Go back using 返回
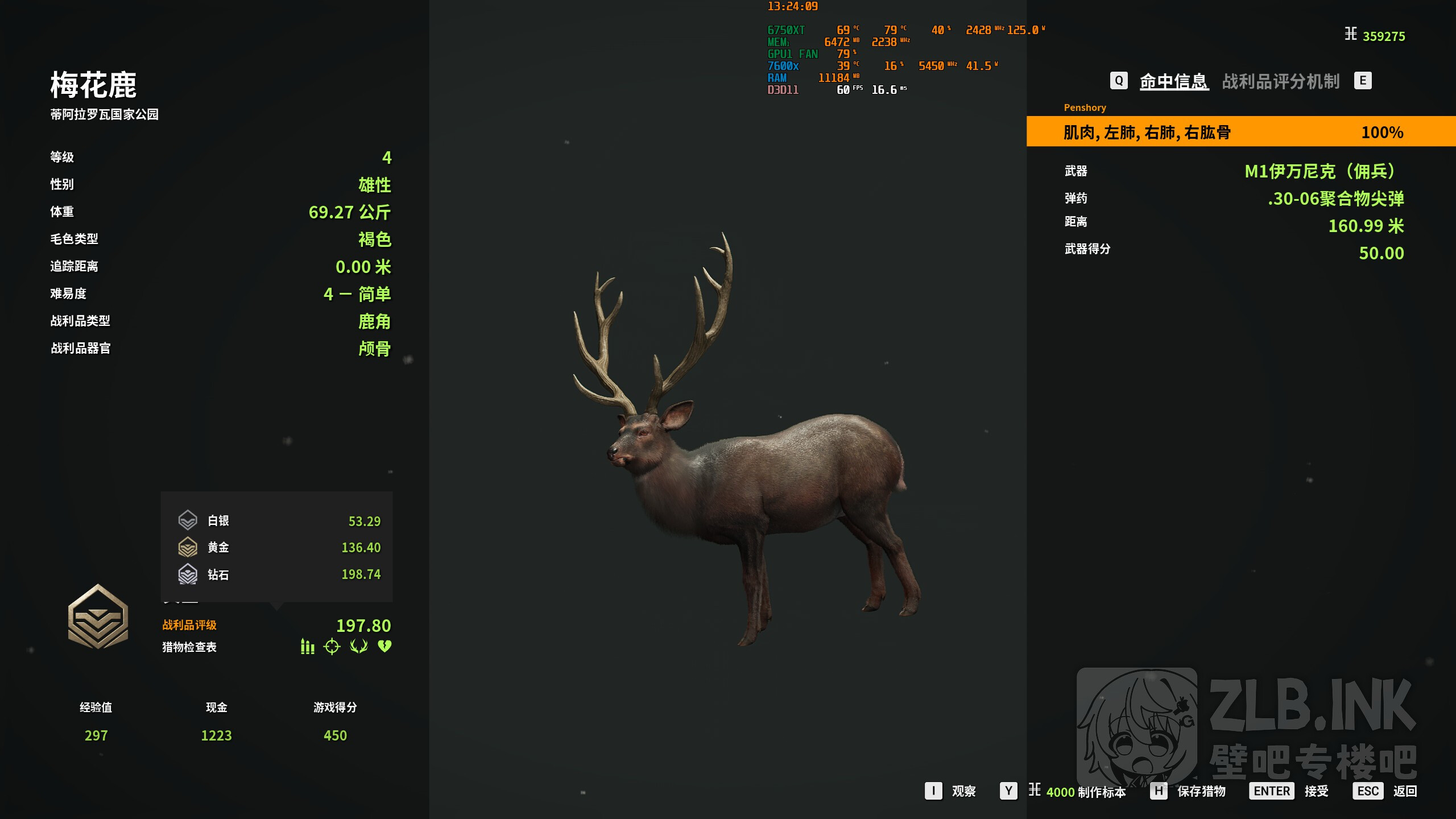Screen dimensions: 1456x819 (x=1405, y=791)
